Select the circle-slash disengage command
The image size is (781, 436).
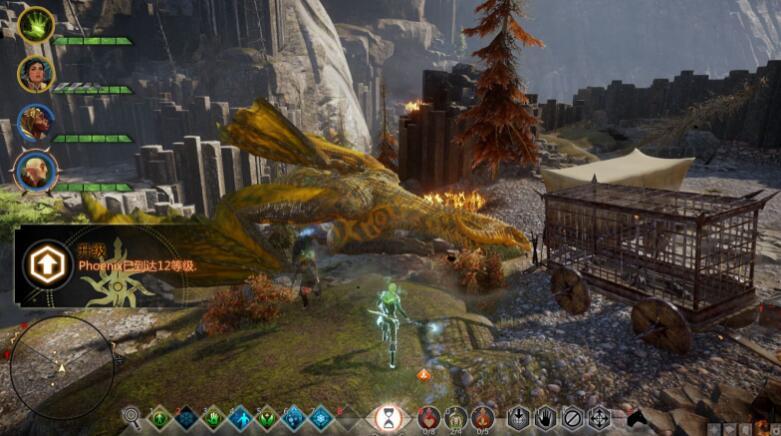572,417
